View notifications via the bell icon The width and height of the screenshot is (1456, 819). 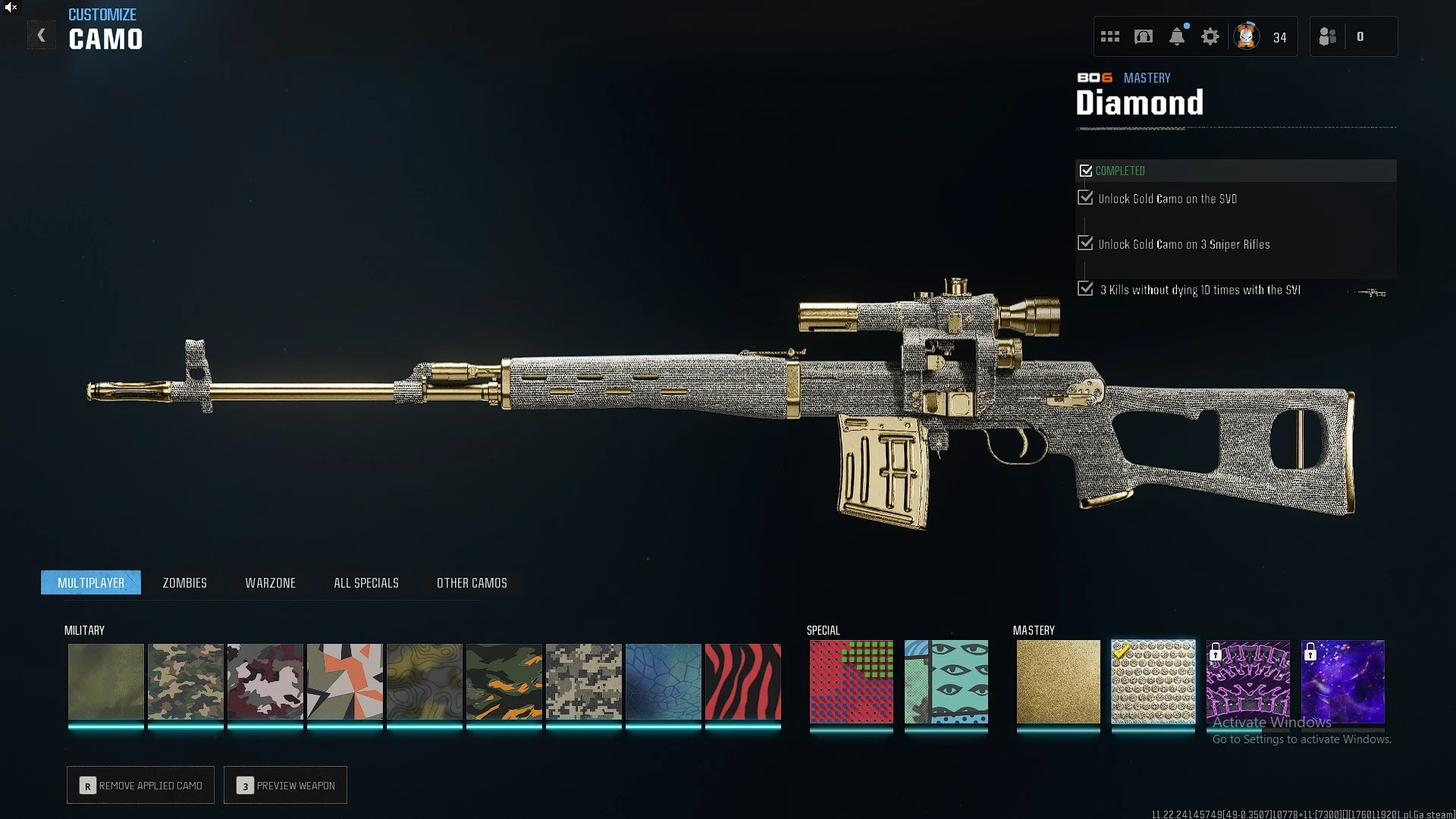click(x=1177, y=36)
